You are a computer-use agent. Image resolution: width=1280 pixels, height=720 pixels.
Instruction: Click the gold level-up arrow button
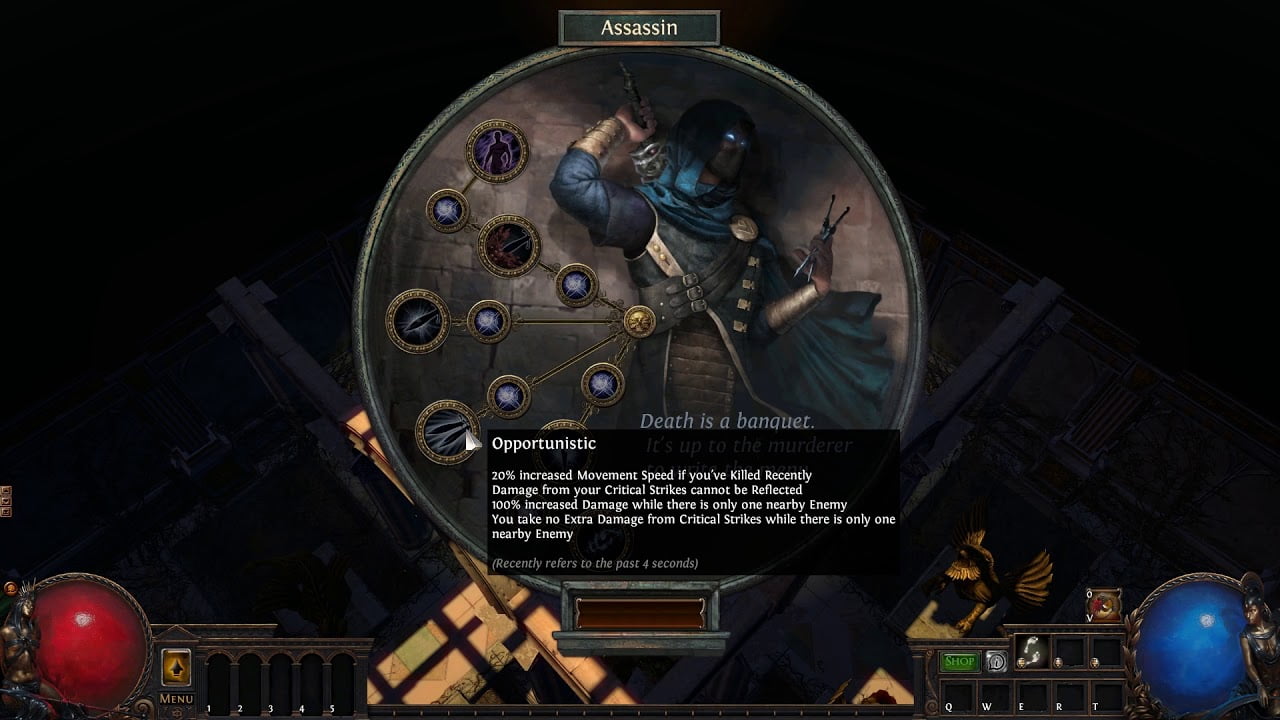[x=176, y=667]
